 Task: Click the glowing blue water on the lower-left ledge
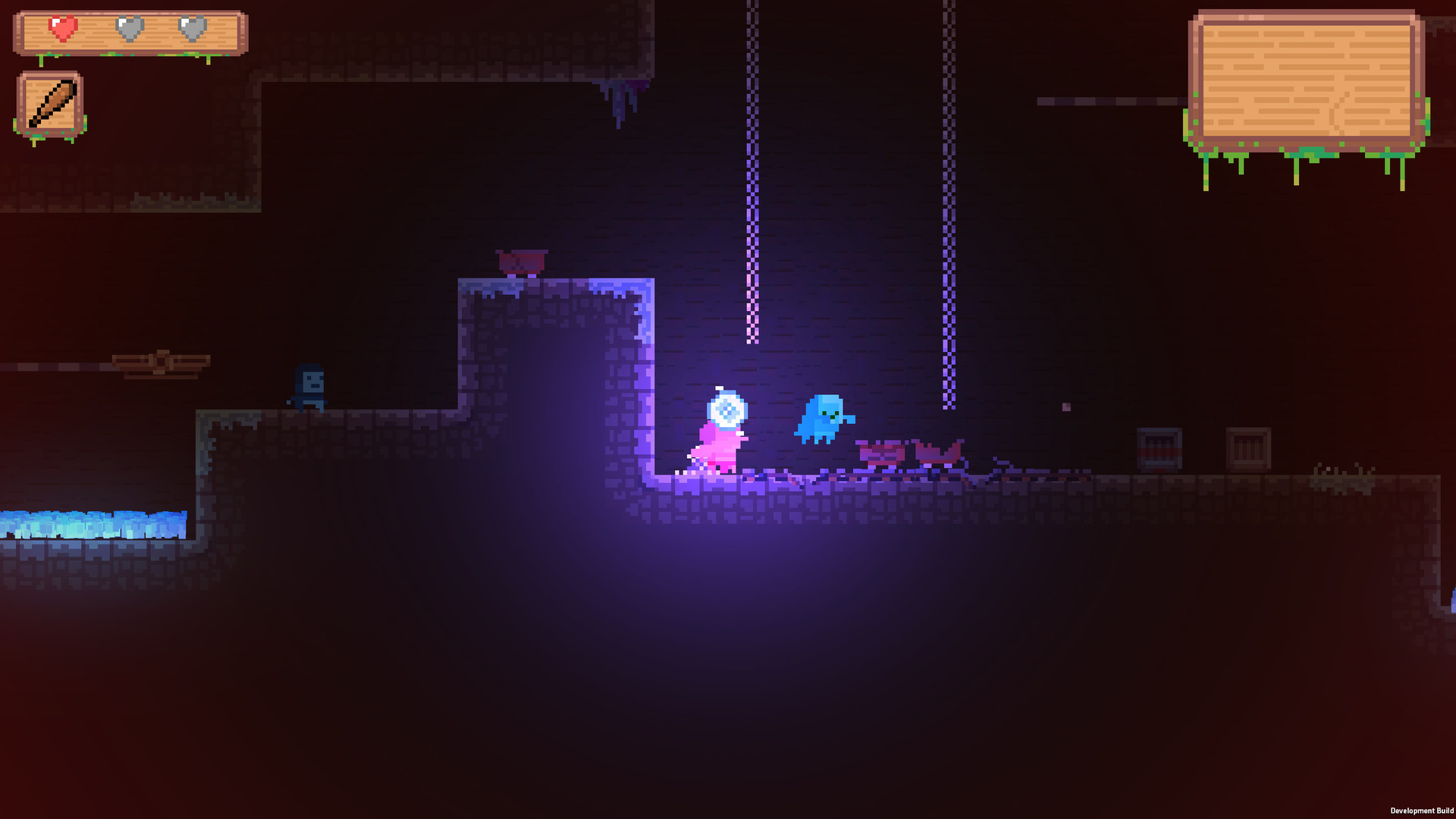(83, 523)
